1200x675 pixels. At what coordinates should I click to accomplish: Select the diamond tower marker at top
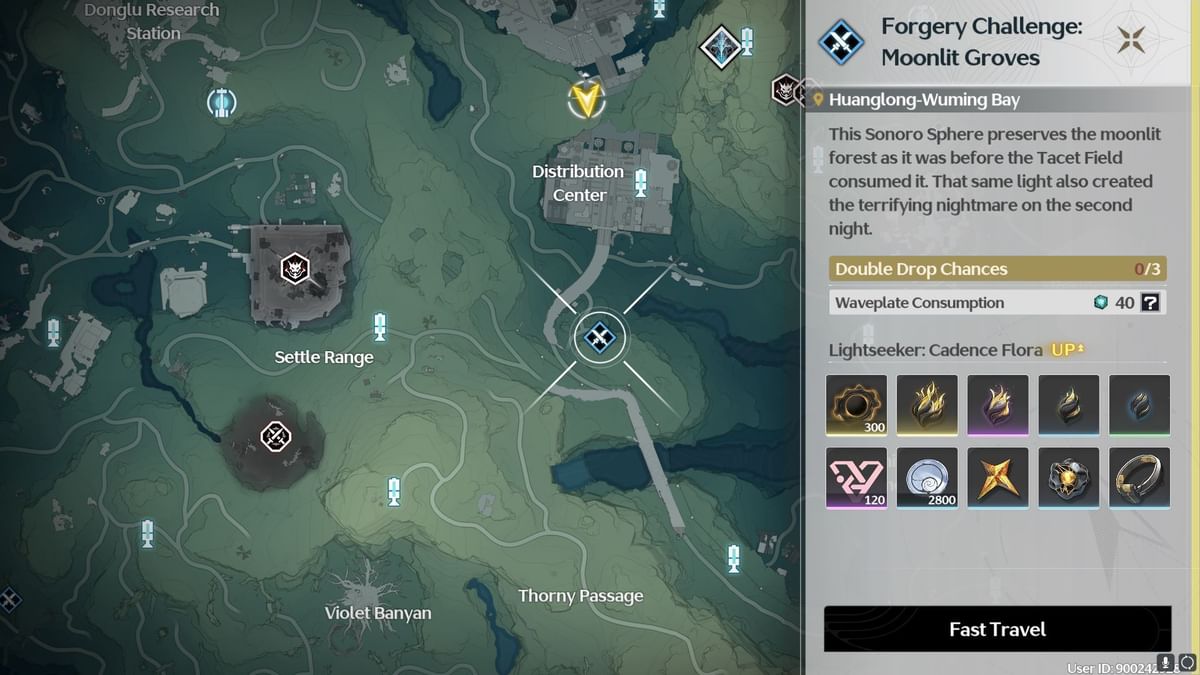pyautogui.click(x=721, y=45)
